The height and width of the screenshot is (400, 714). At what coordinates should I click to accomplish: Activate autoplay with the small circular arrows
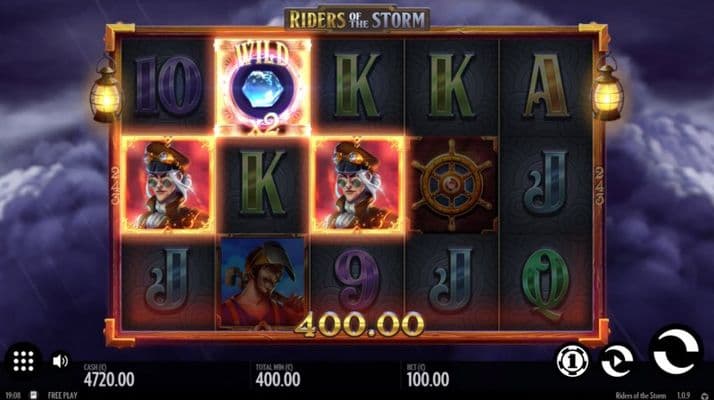pyautogui.click(x=615, y=360)
